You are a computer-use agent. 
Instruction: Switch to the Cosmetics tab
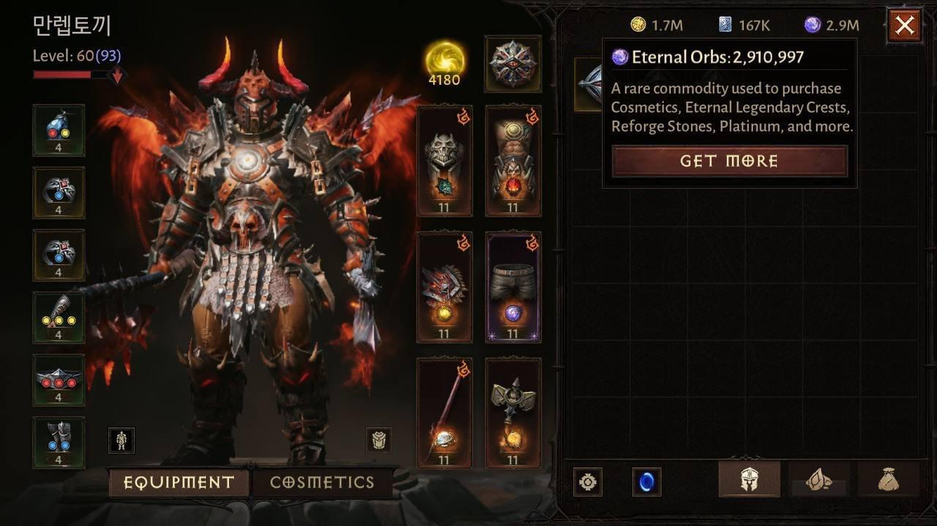click(322, 482)
